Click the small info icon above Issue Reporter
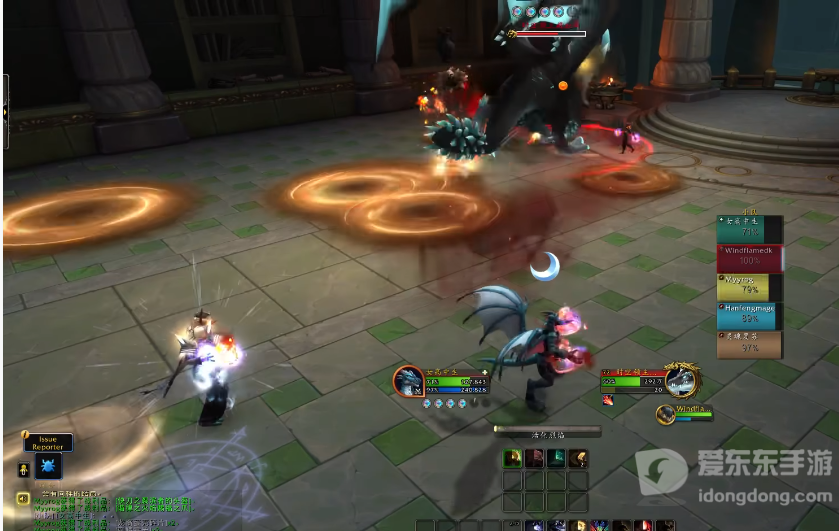 point(27,434)
